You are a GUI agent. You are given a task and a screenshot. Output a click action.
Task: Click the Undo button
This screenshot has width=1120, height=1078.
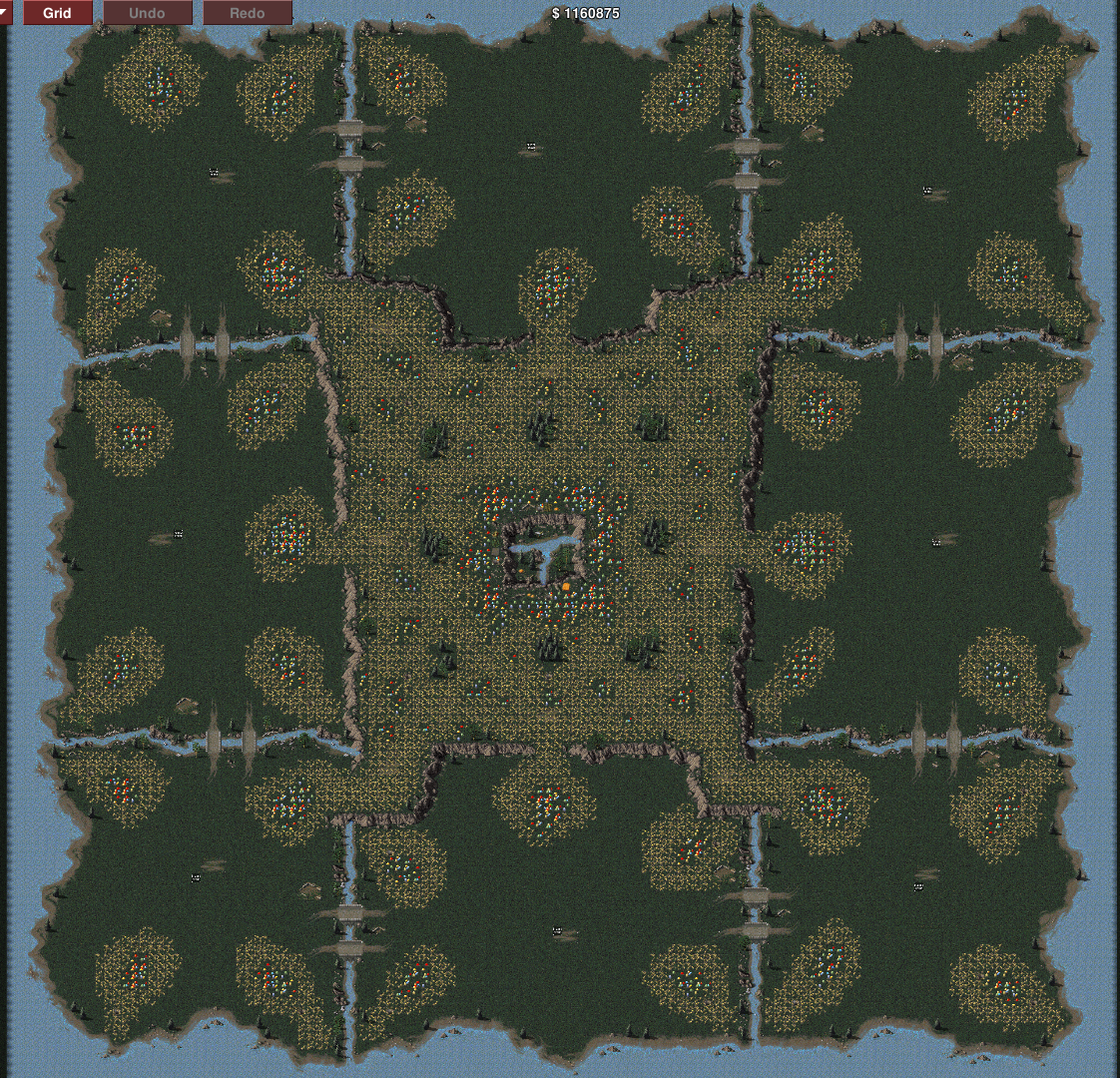click(147, 13)
